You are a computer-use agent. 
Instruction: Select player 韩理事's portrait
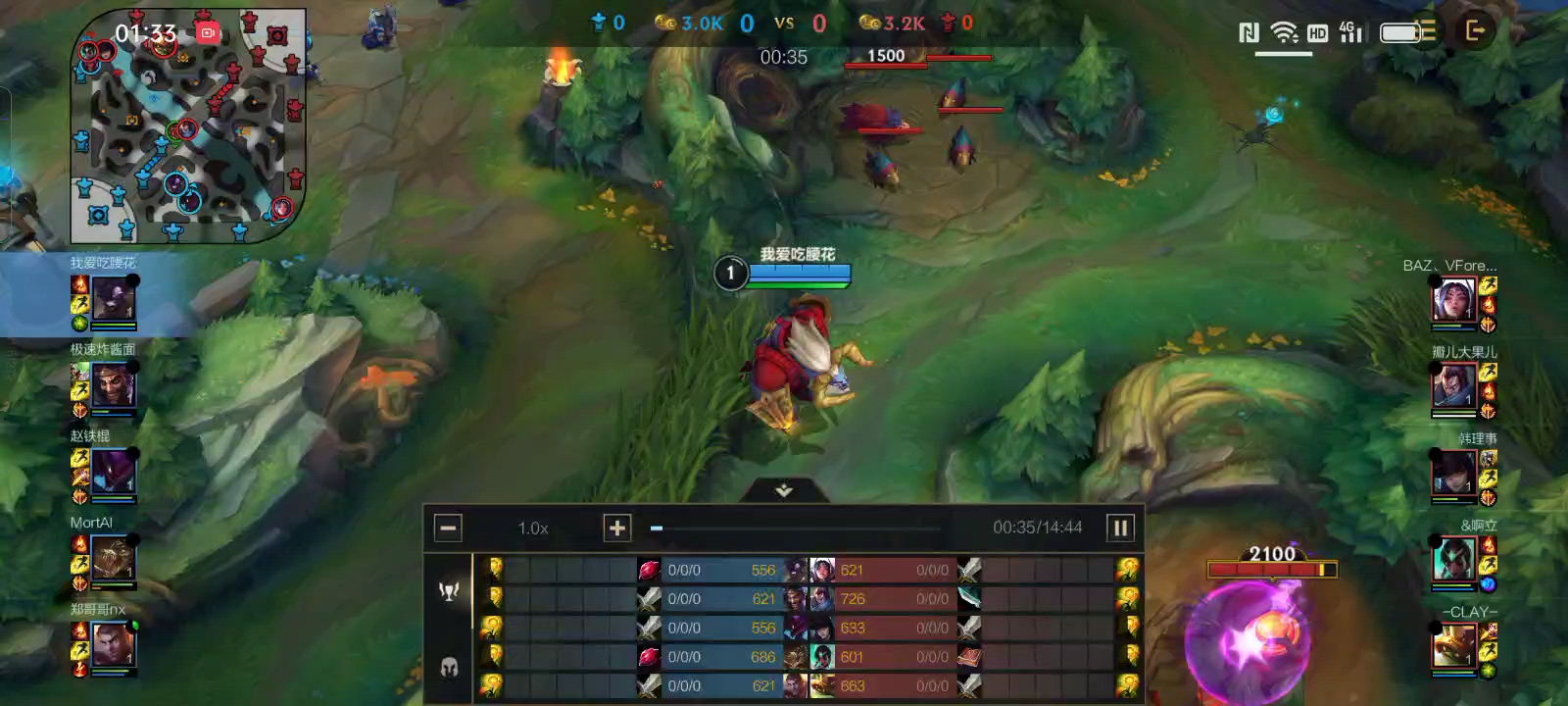1453,473
